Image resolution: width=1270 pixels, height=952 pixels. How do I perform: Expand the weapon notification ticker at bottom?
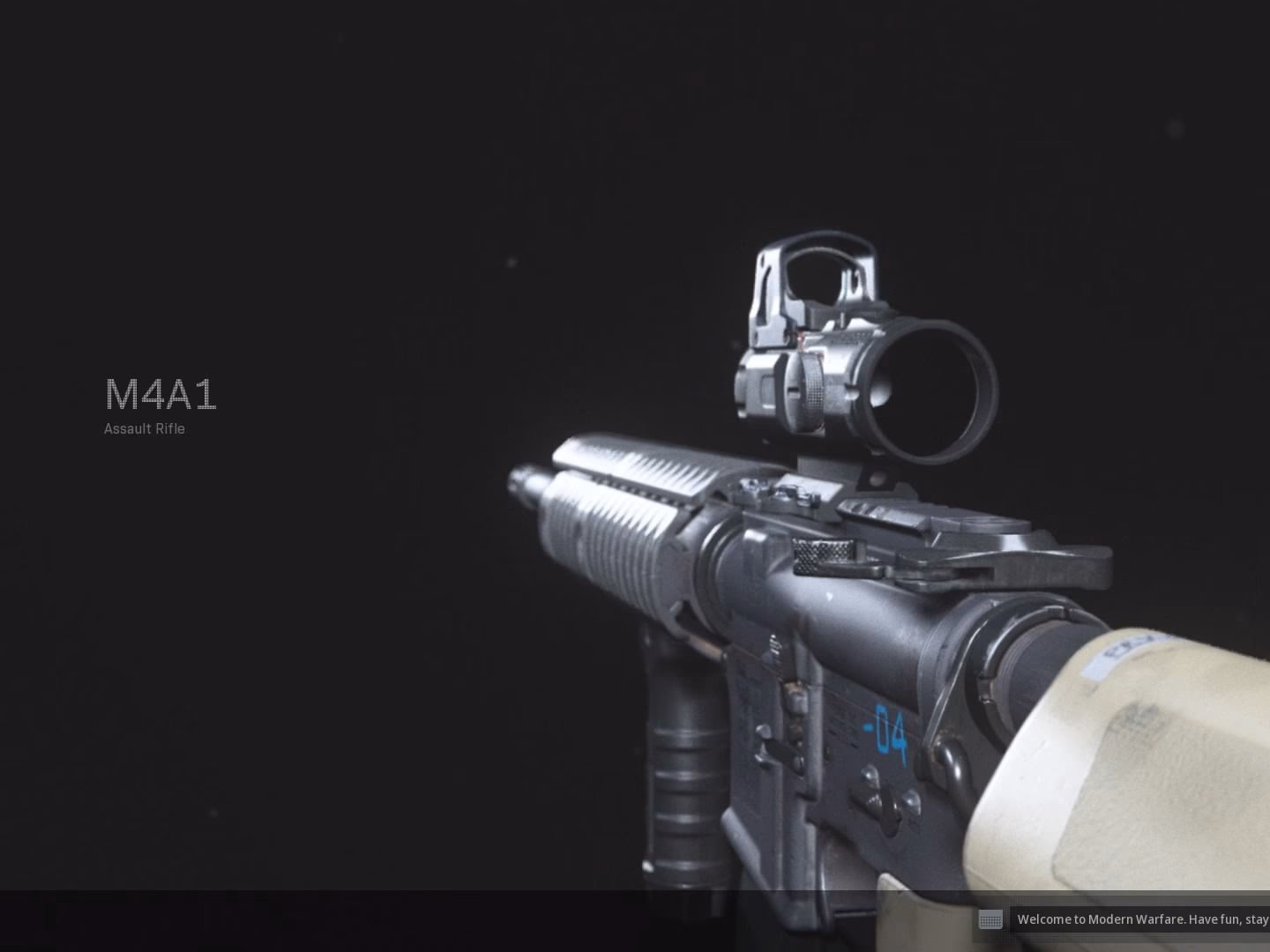click(x=1138, y=919)
